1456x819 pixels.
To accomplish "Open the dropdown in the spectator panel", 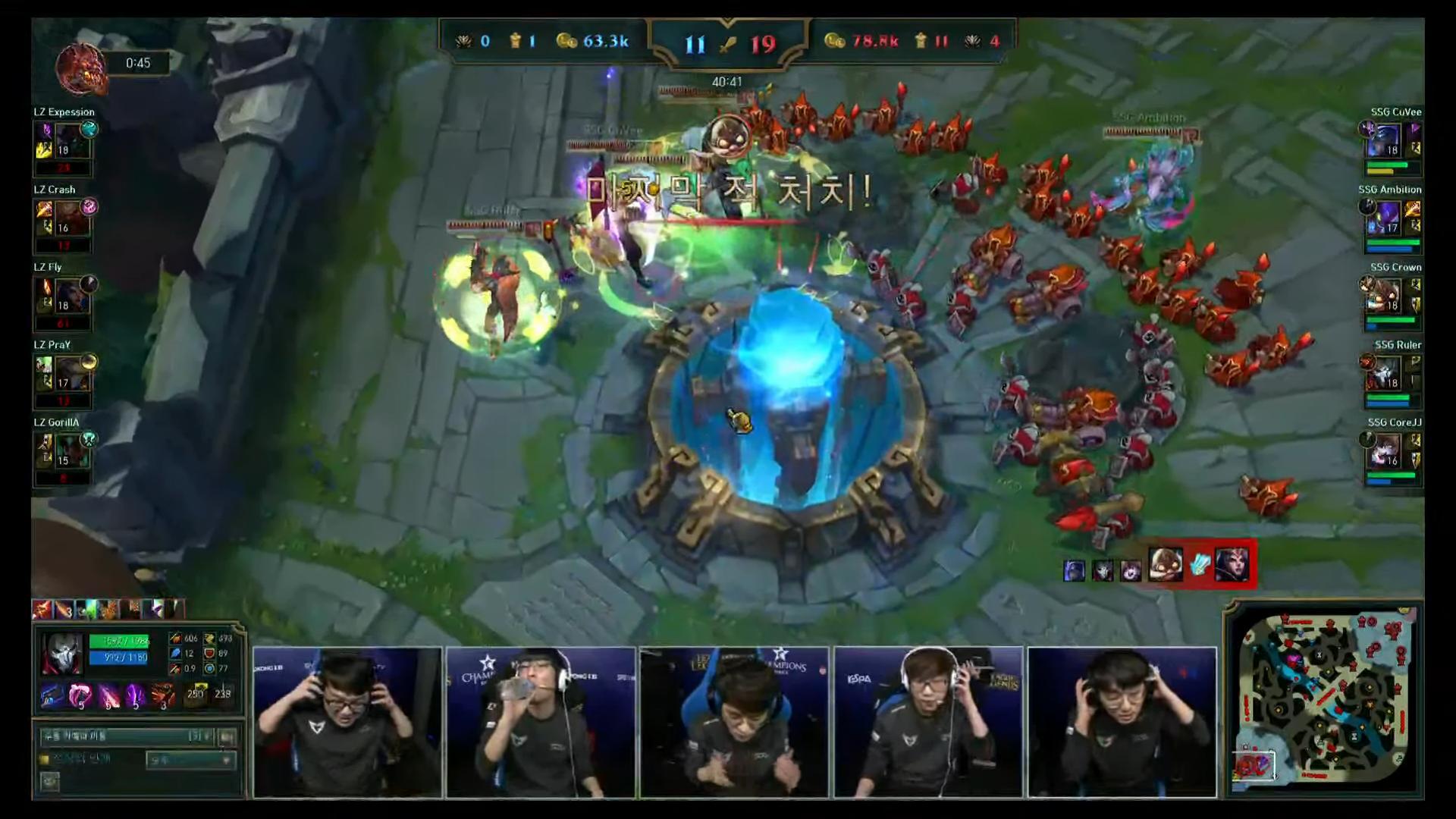I will click(190, 760).
